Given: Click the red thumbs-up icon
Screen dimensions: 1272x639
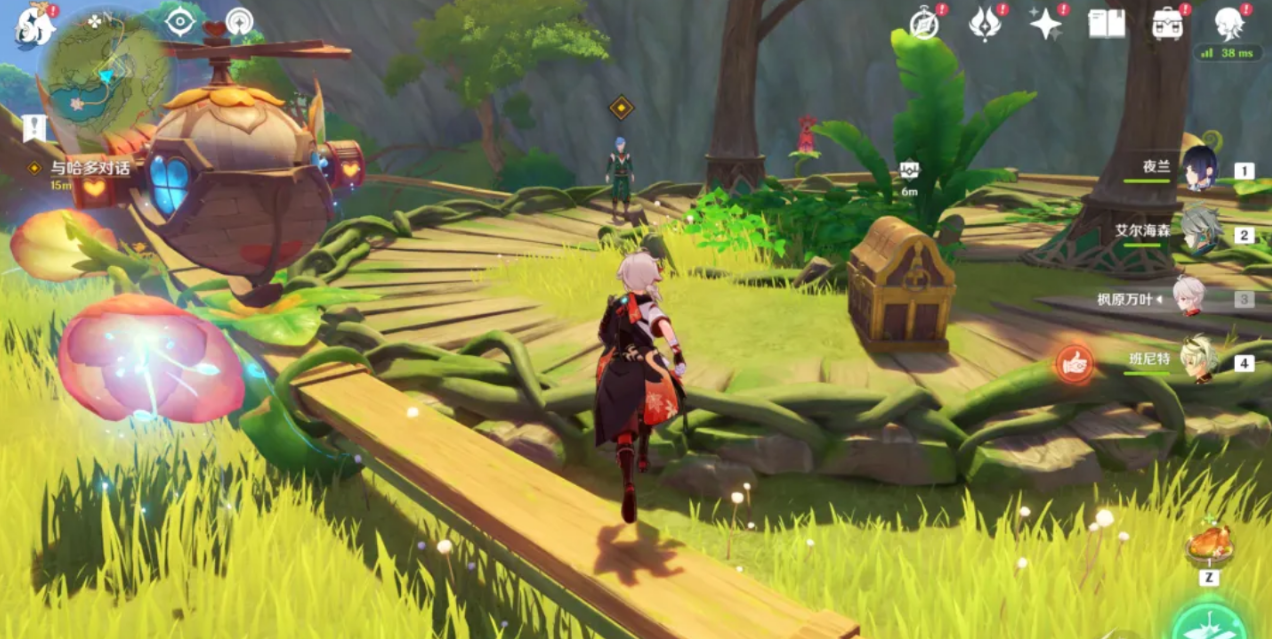Looking at the screenshot, I should pyautogui.click(x=1075, y=365).
